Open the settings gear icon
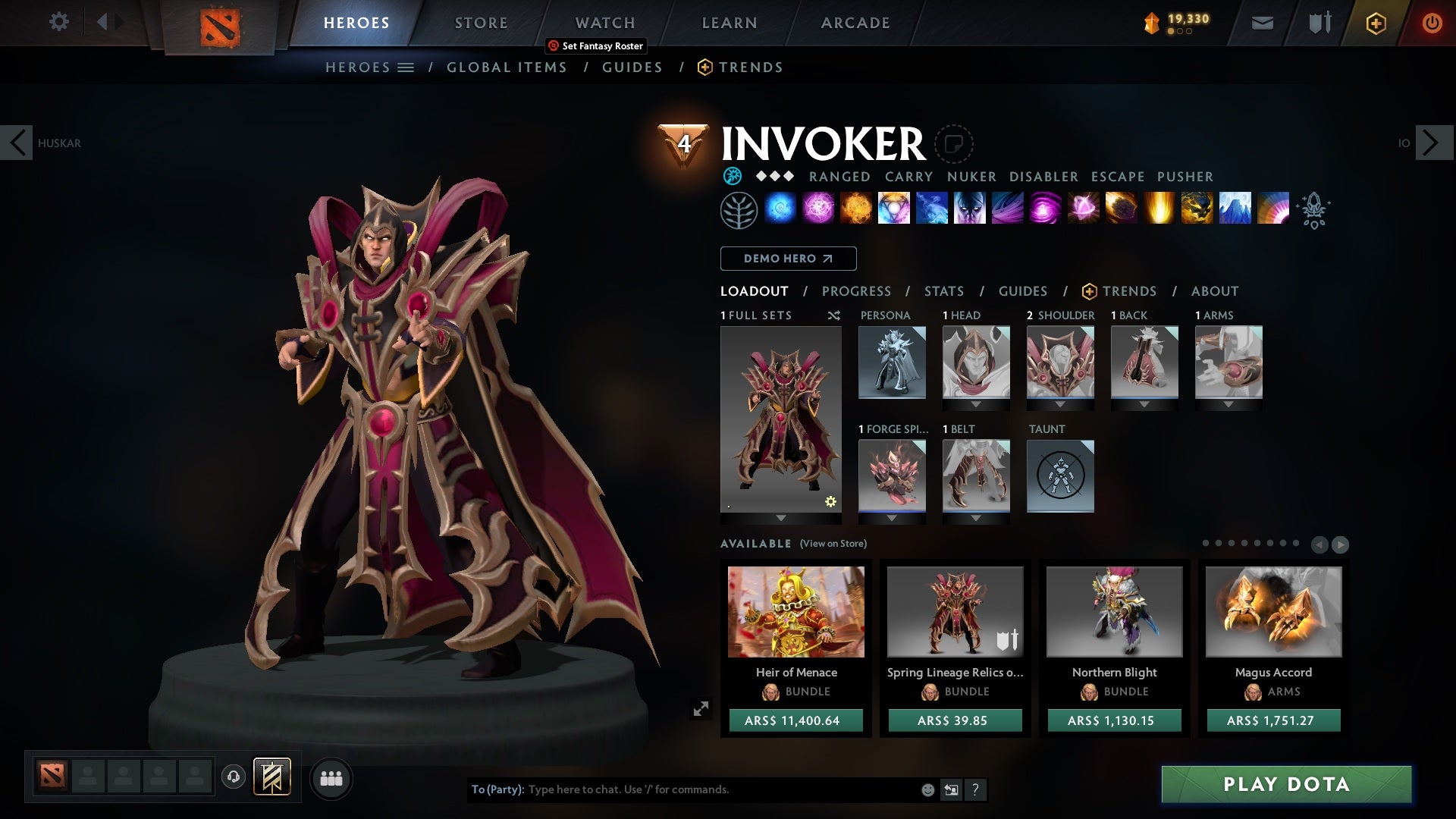The width and height of the screenshot is (1456, 819). [x=59, y=23]
